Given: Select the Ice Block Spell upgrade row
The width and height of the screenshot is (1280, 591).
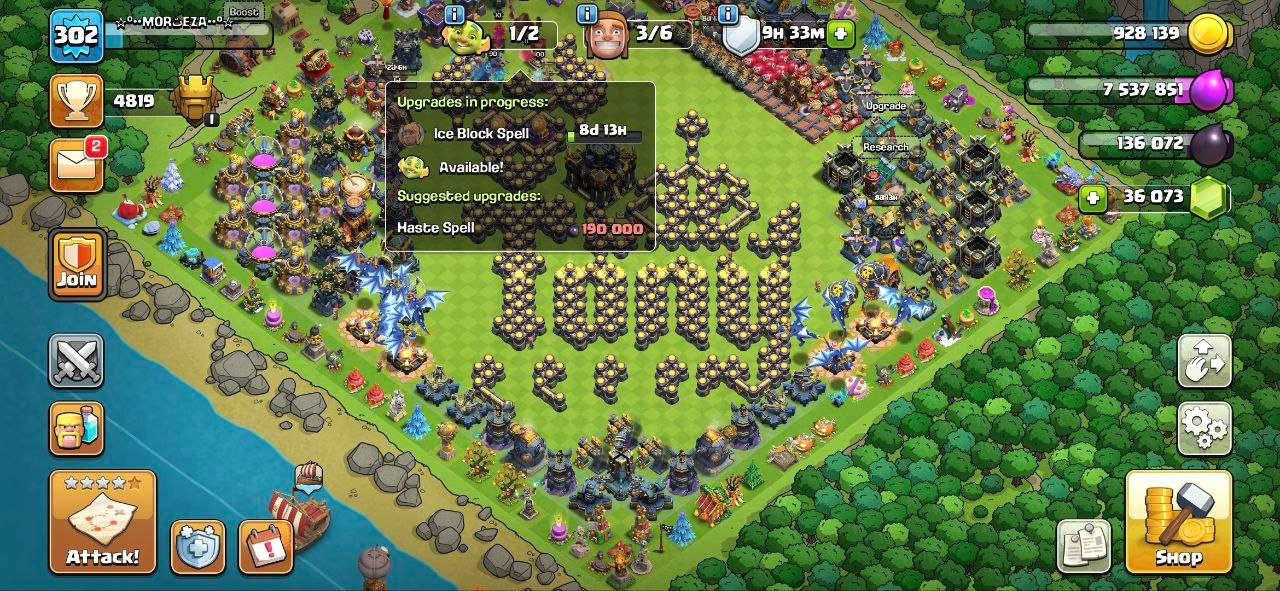Looking at the screenshot, I should click(520, 133).
